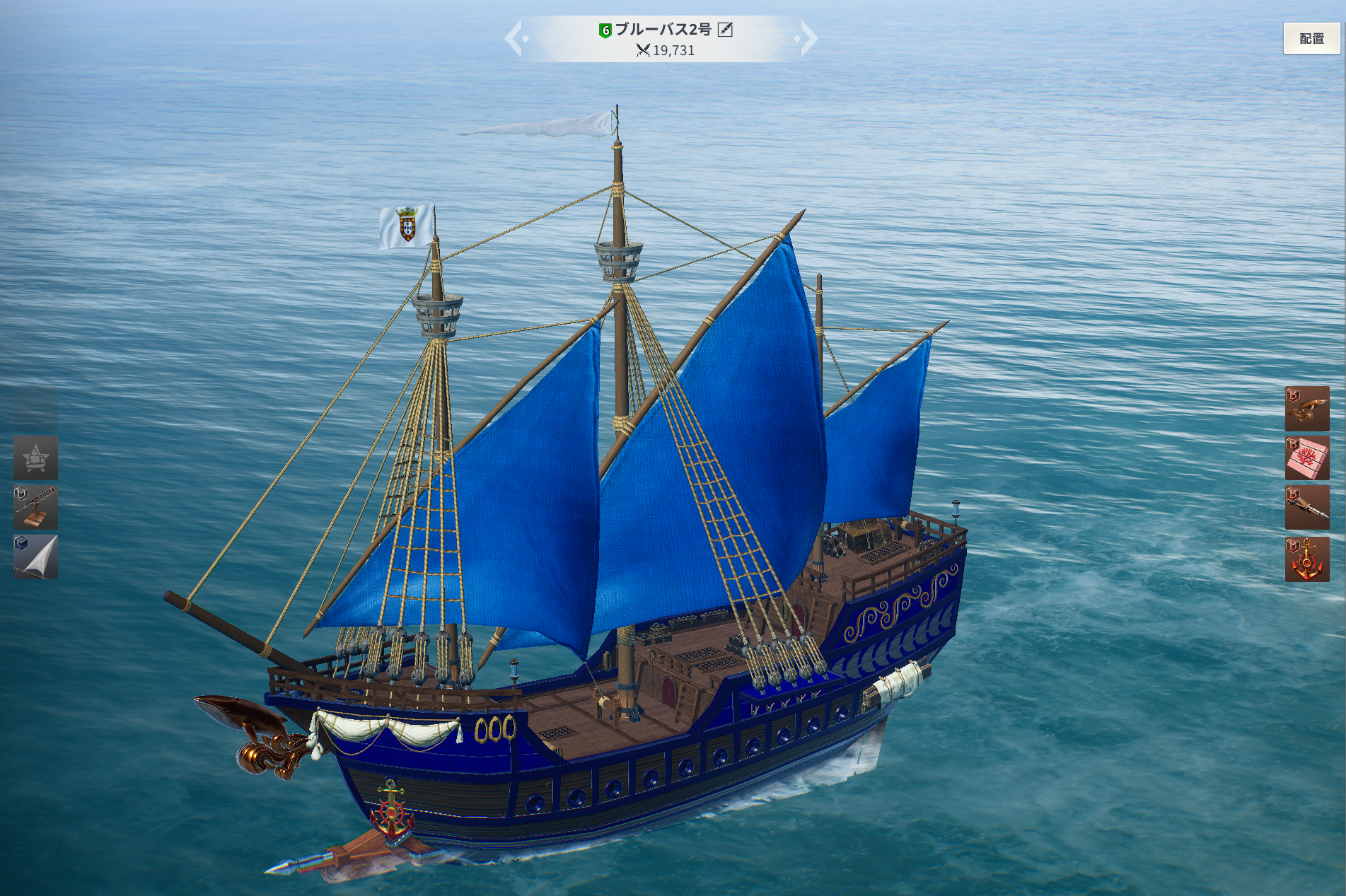The image size is (1346, 896).
Task: Switch to the previous ship with the left arrow
Action: 516,38
